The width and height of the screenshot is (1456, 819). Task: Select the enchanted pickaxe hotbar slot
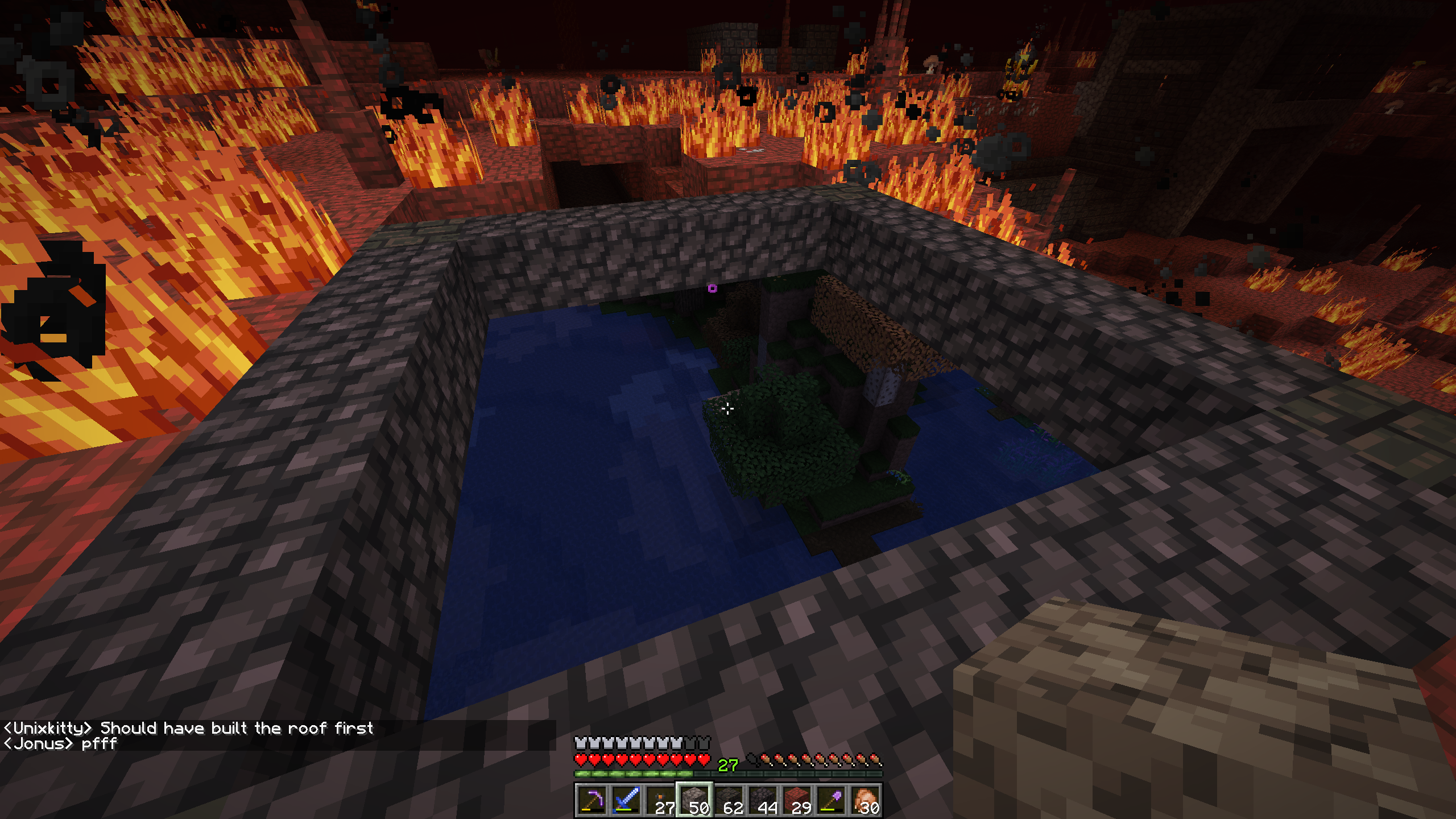click(x=591, y=800)
